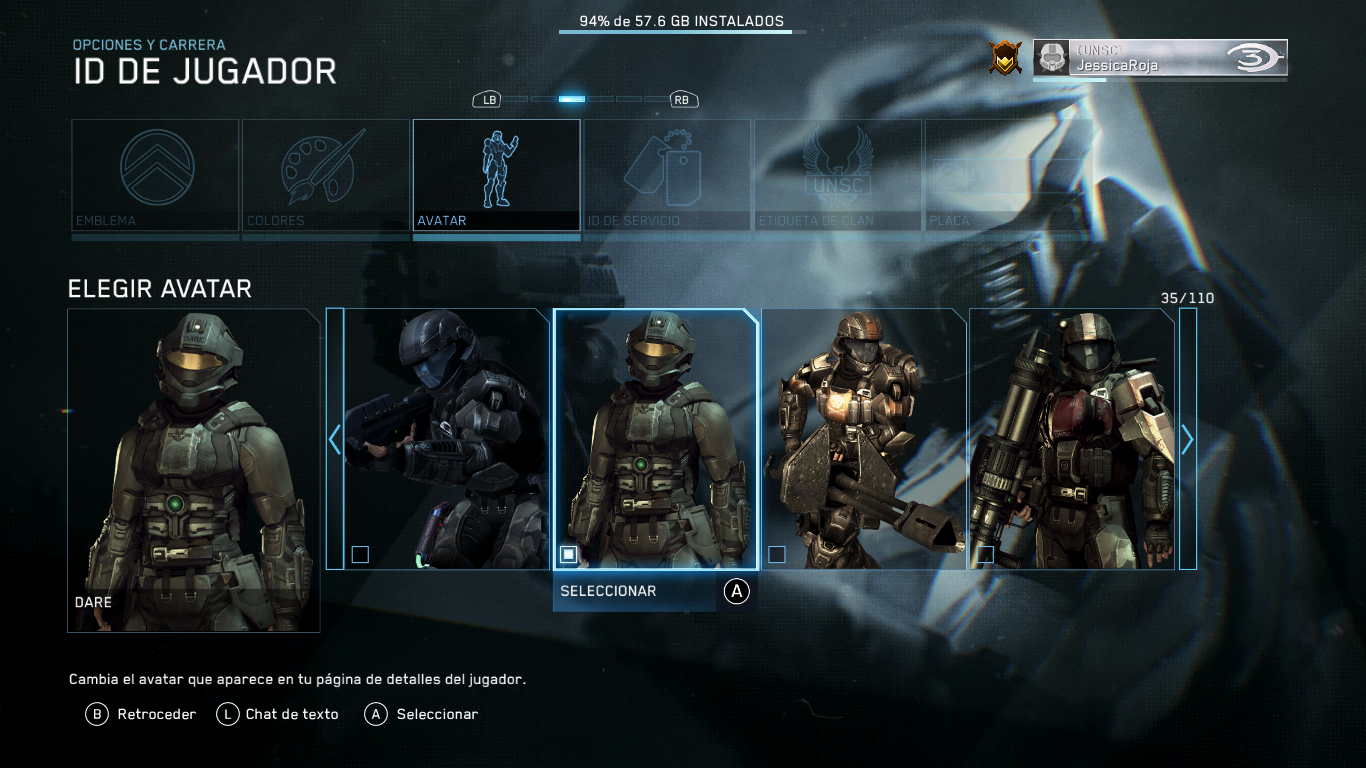Switch to the Colores tab
Screen dimensions: 1366x768
click(326, 175)
